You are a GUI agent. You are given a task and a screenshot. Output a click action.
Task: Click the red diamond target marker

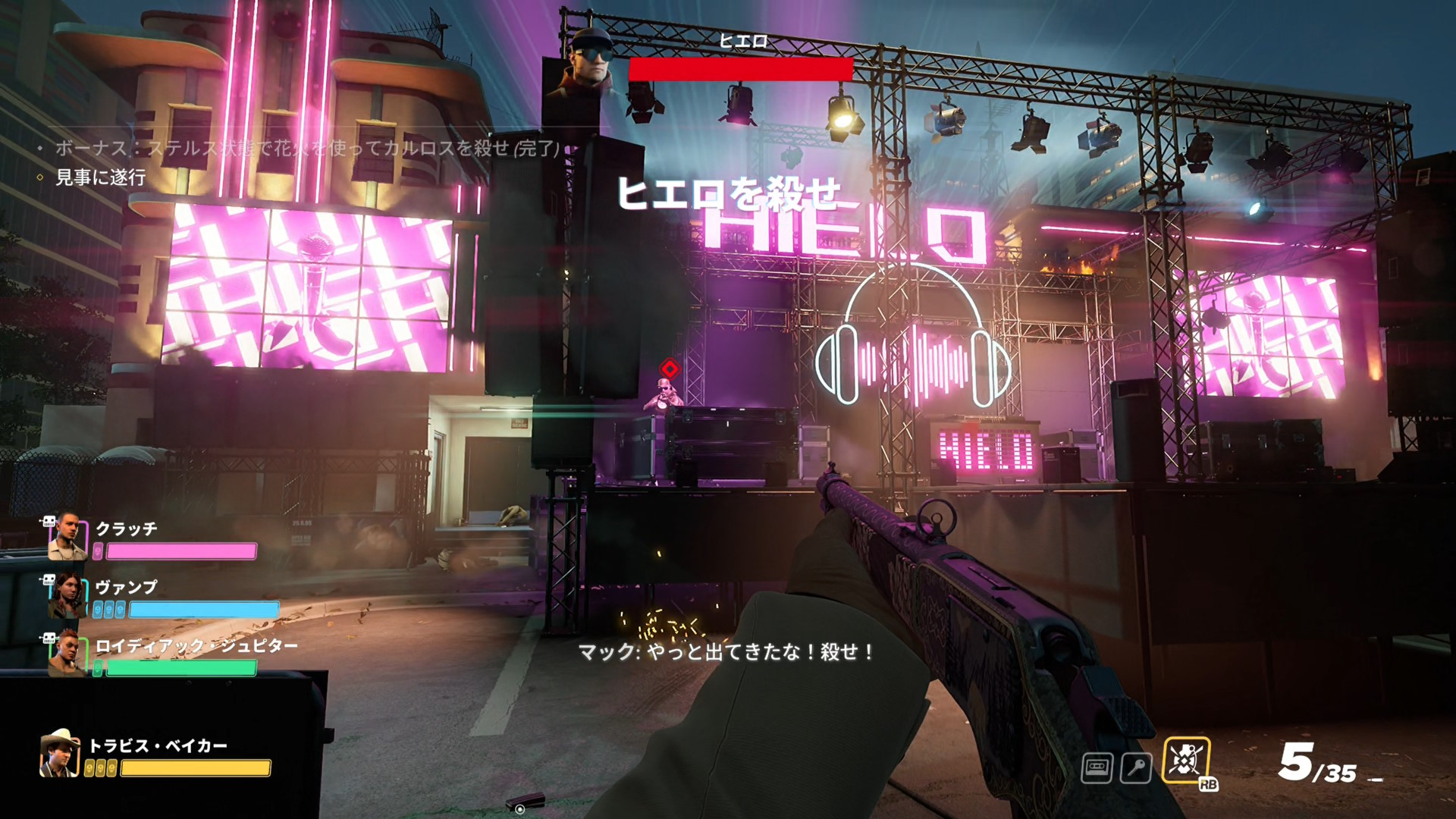(x=670, y=369)
